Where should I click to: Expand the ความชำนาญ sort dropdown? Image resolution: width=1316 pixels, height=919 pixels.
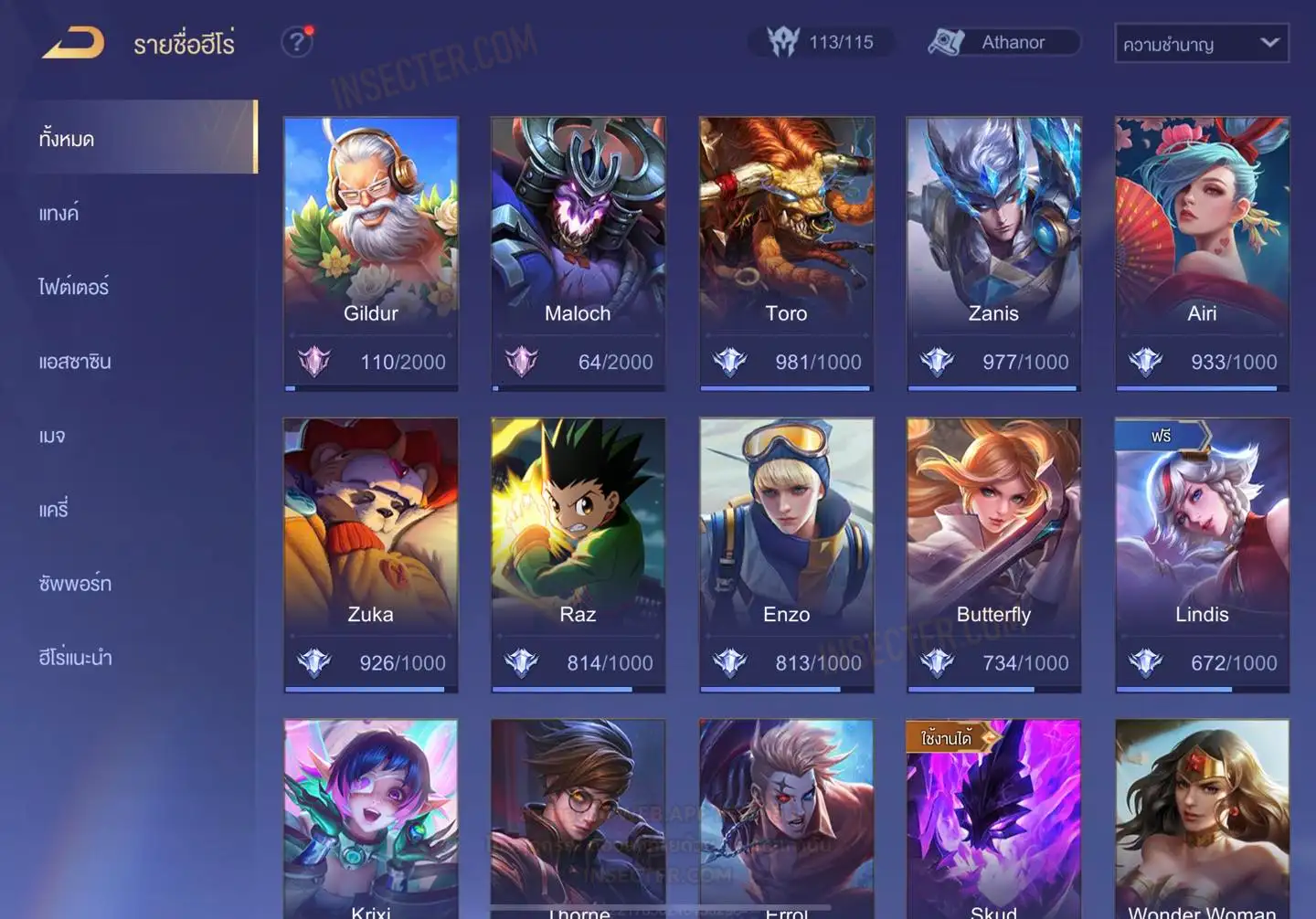pyautogui.click(x=1201, y=43)
